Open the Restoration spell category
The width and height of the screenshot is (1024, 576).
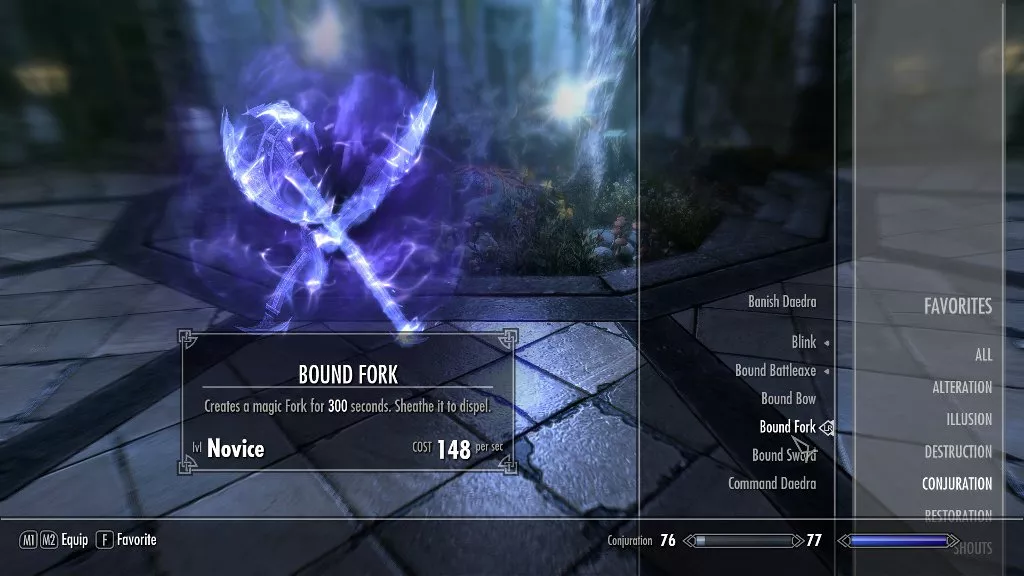coord(958,516)
